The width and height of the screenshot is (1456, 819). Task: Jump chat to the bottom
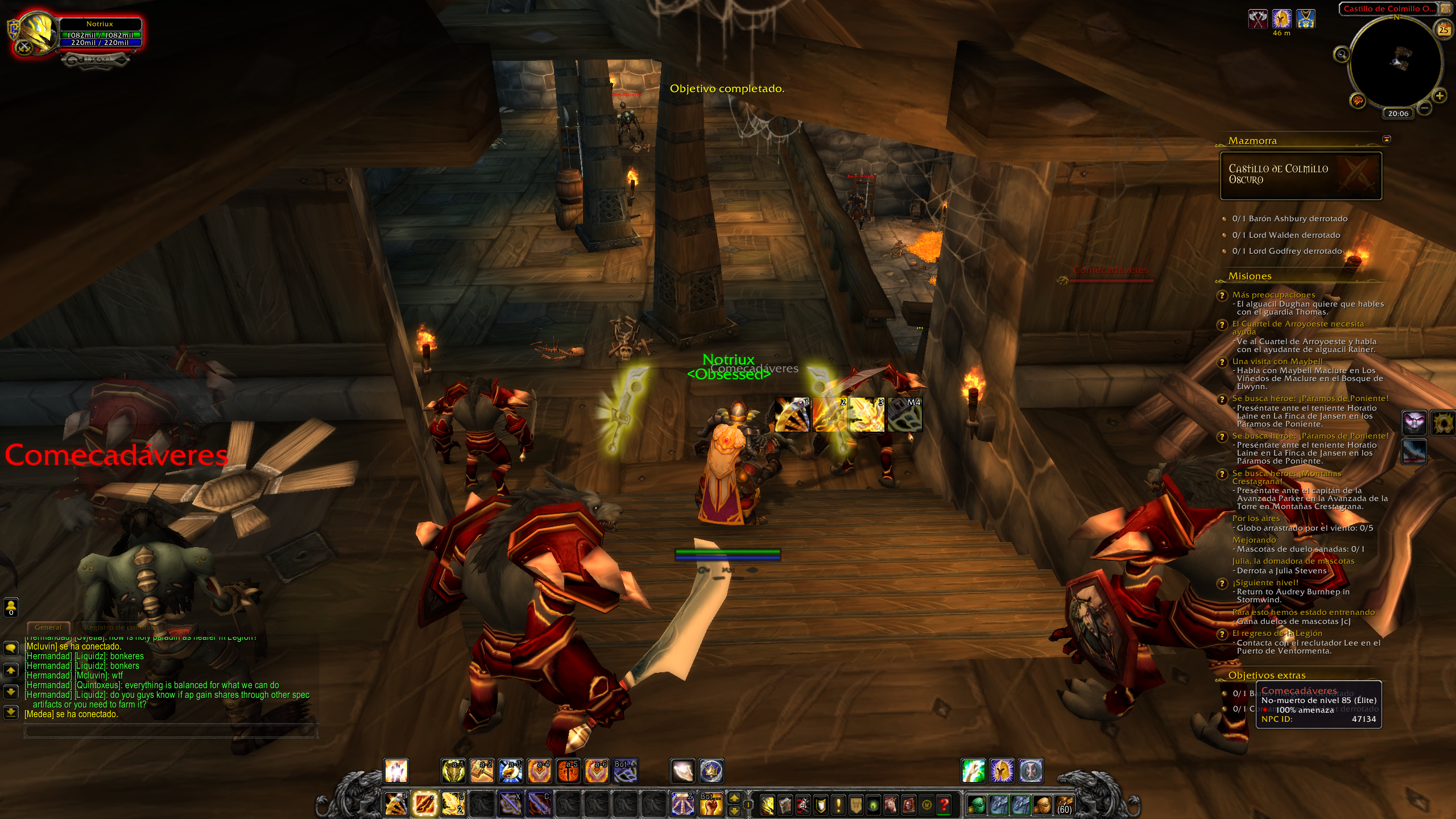click(11, 712)
